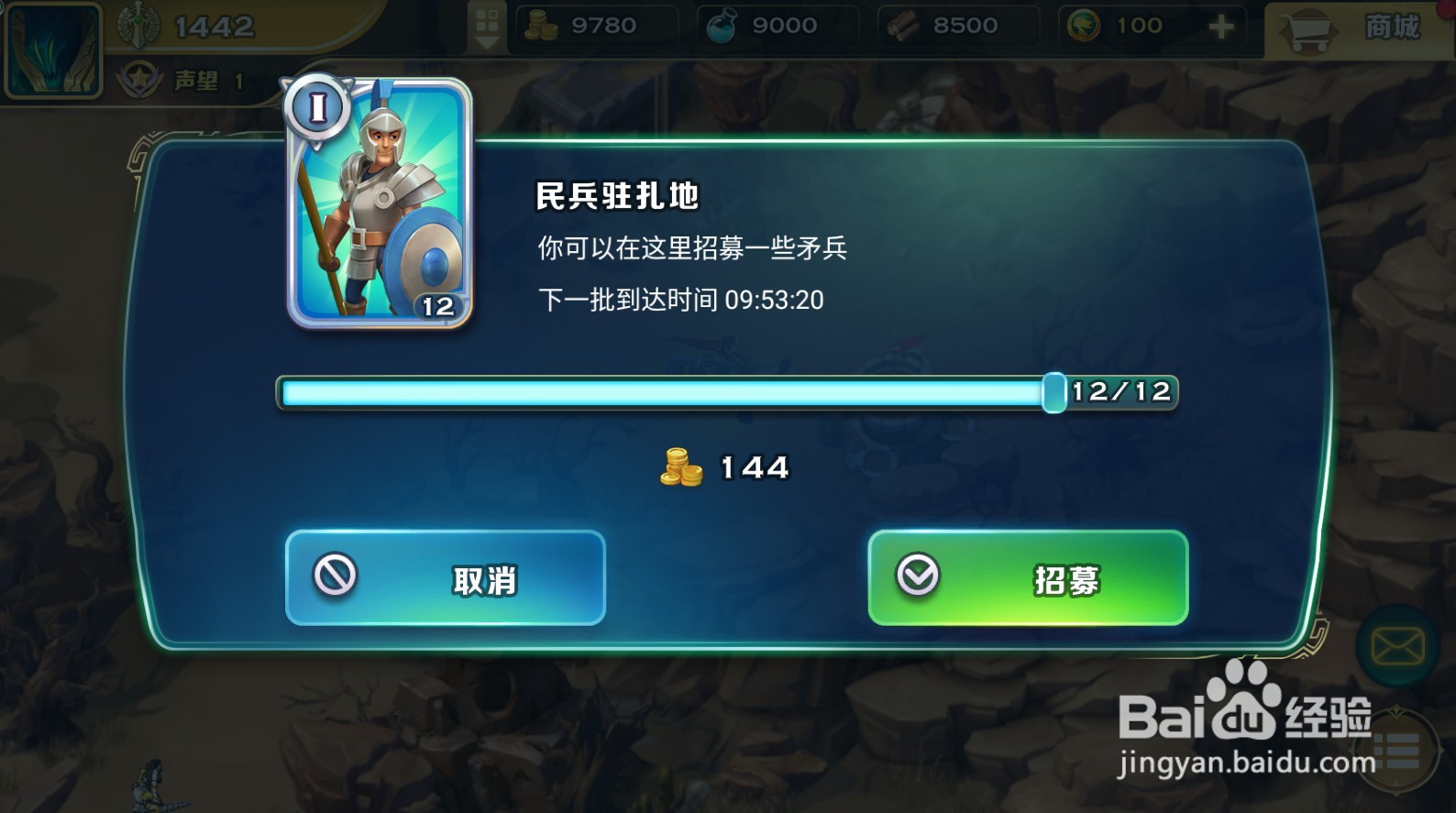The image size is (1456, 813).
Task: Click the reputation star icon beside 声望
Action: pos(139,80)
